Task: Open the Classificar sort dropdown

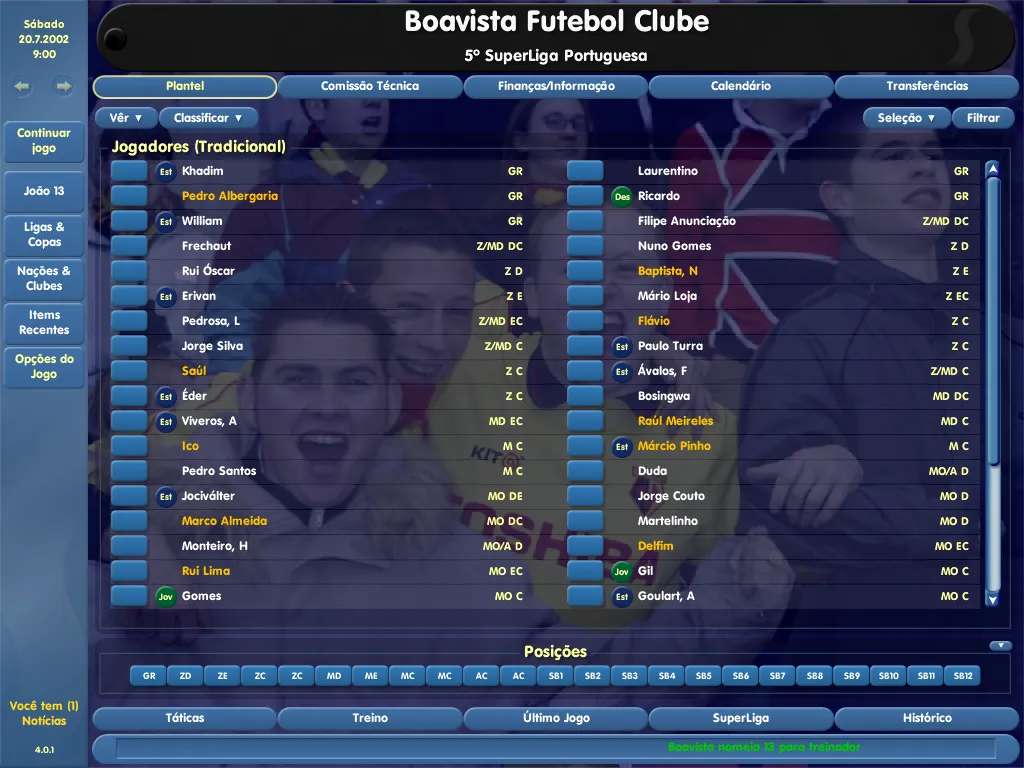Action: 208,118
